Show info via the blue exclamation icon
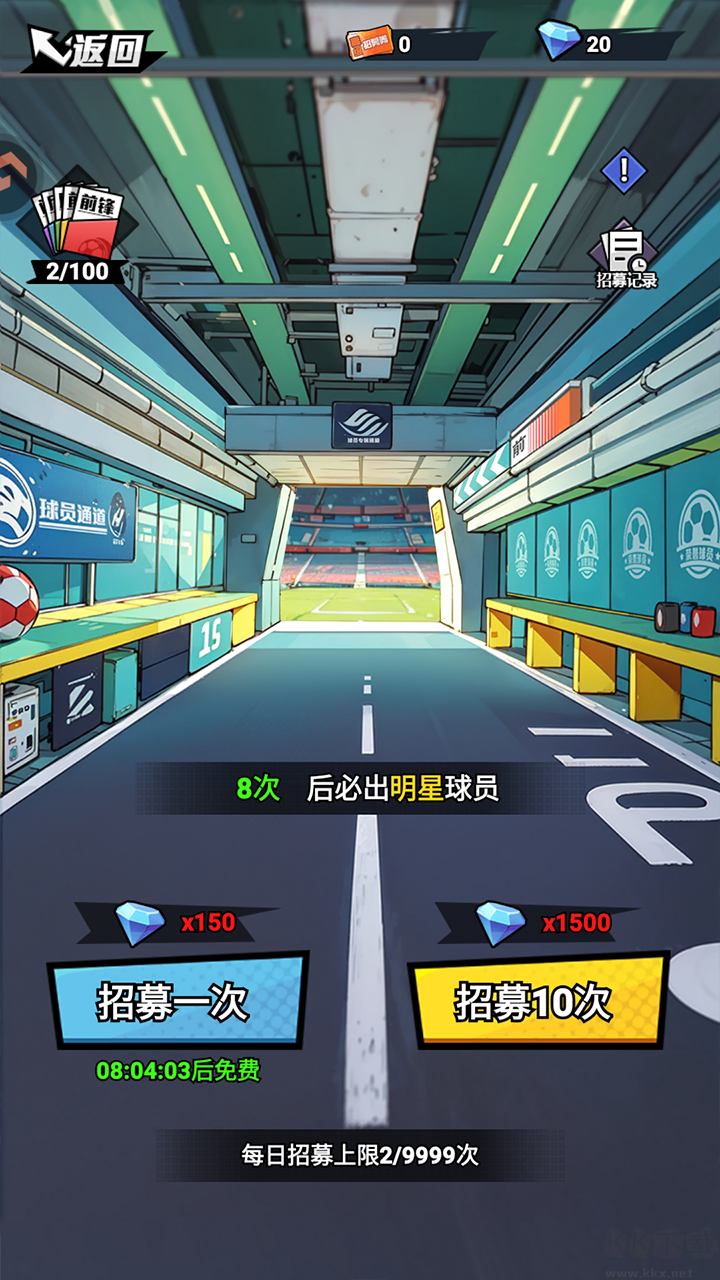The image size is (720, 1280). pyautogui.click(x=623, y=169)
